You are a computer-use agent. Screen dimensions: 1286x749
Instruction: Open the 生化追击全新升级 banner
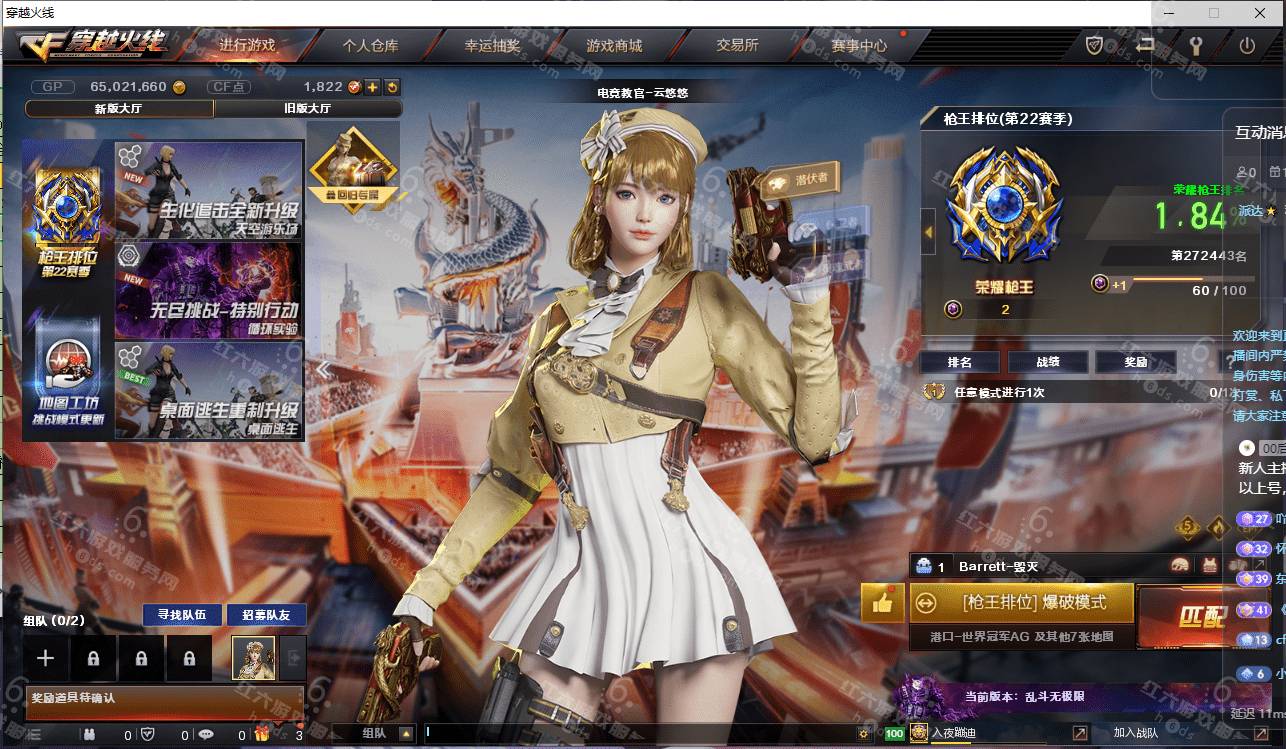tap(209, 189)
